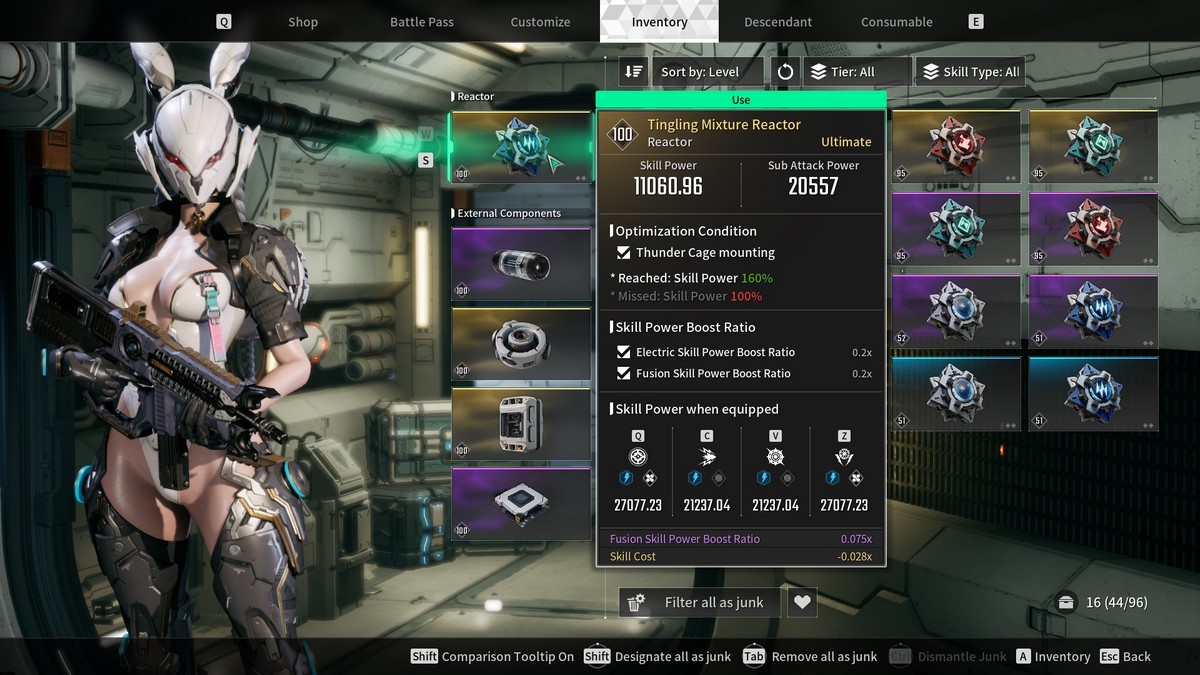Open the Sort by: Level dropdown
The image size is (1200, 675).
tap(708, 72)
